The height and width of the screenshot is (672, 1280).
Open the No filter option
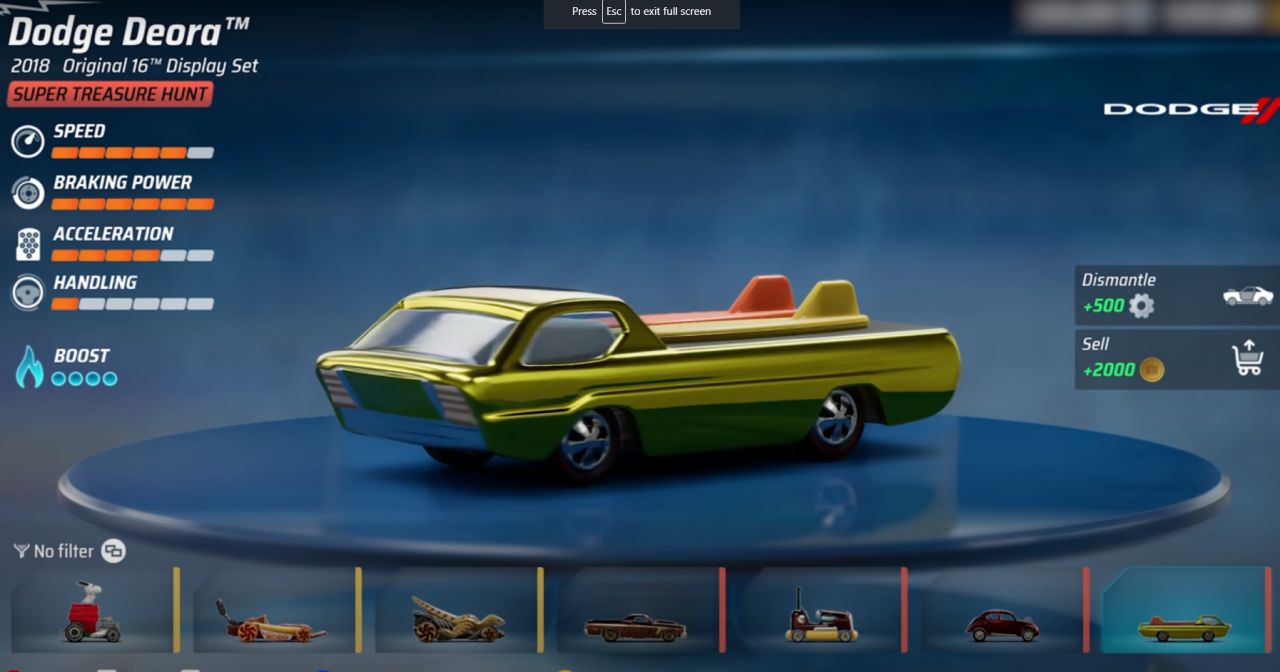pos(64,551)
